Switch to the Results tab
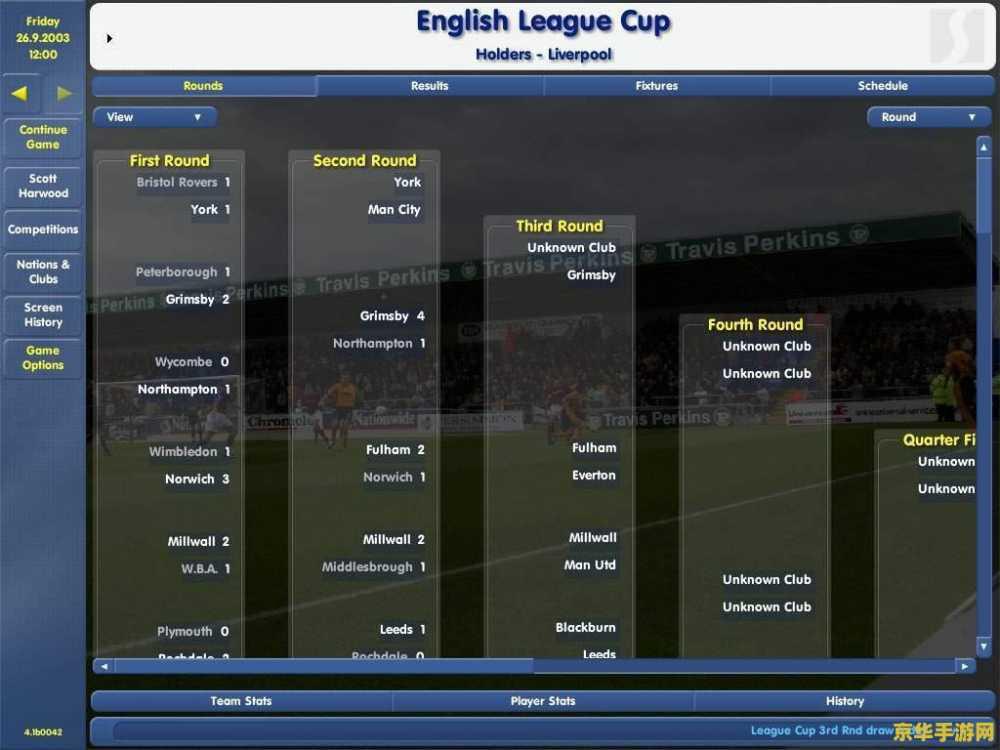 pyautogui.click(x=430, y=86)
